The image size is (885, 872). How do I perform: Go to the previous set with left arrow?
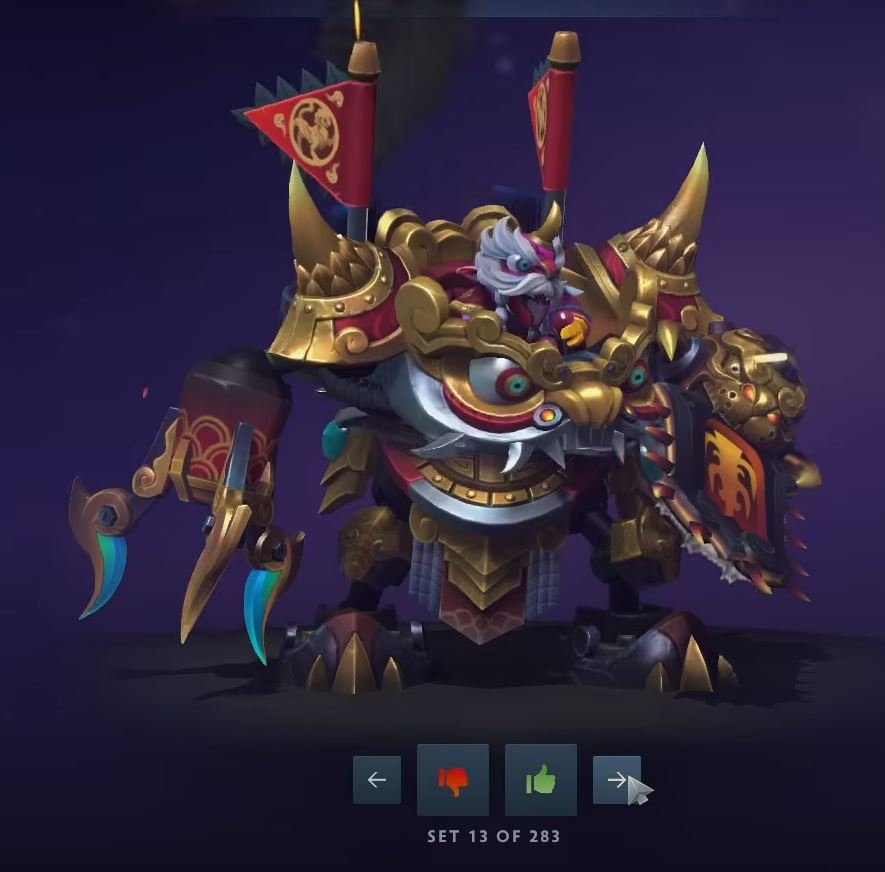point(377,780)
